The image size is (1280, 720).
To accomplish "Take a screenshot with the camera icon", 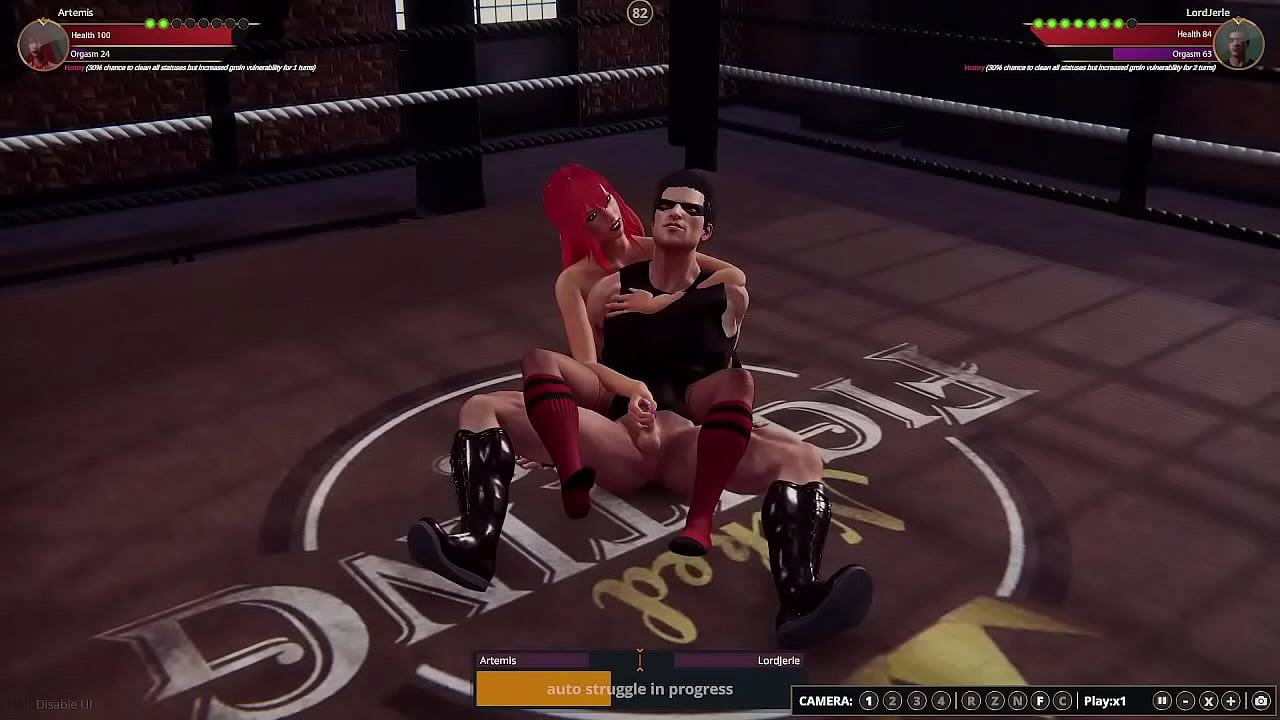I will (1261, 701).
